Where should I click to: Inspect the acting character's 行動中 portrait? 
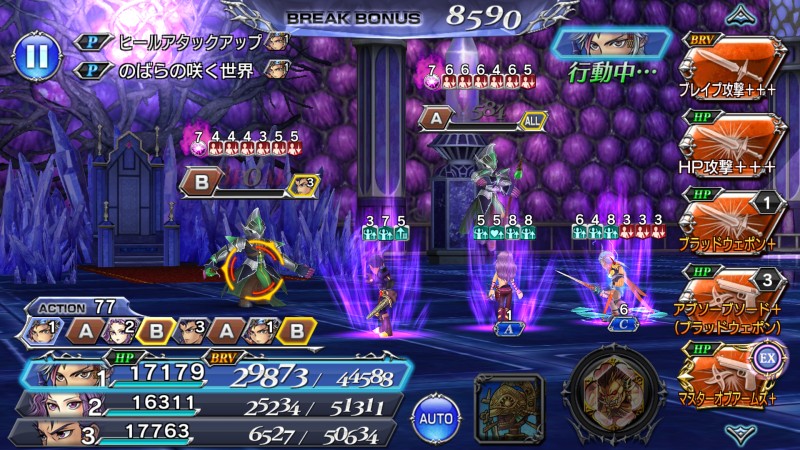tap(610, 43)
